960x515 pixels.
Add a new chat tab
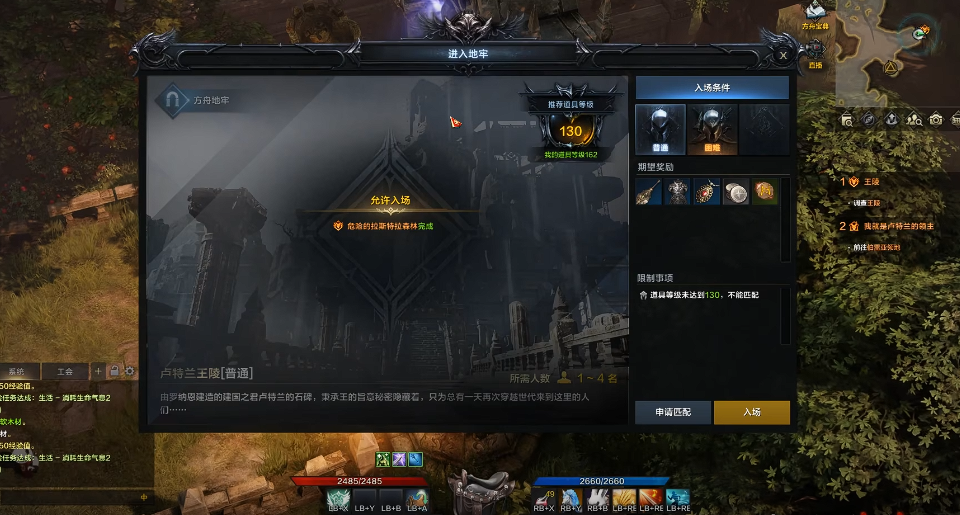point(98,371)
